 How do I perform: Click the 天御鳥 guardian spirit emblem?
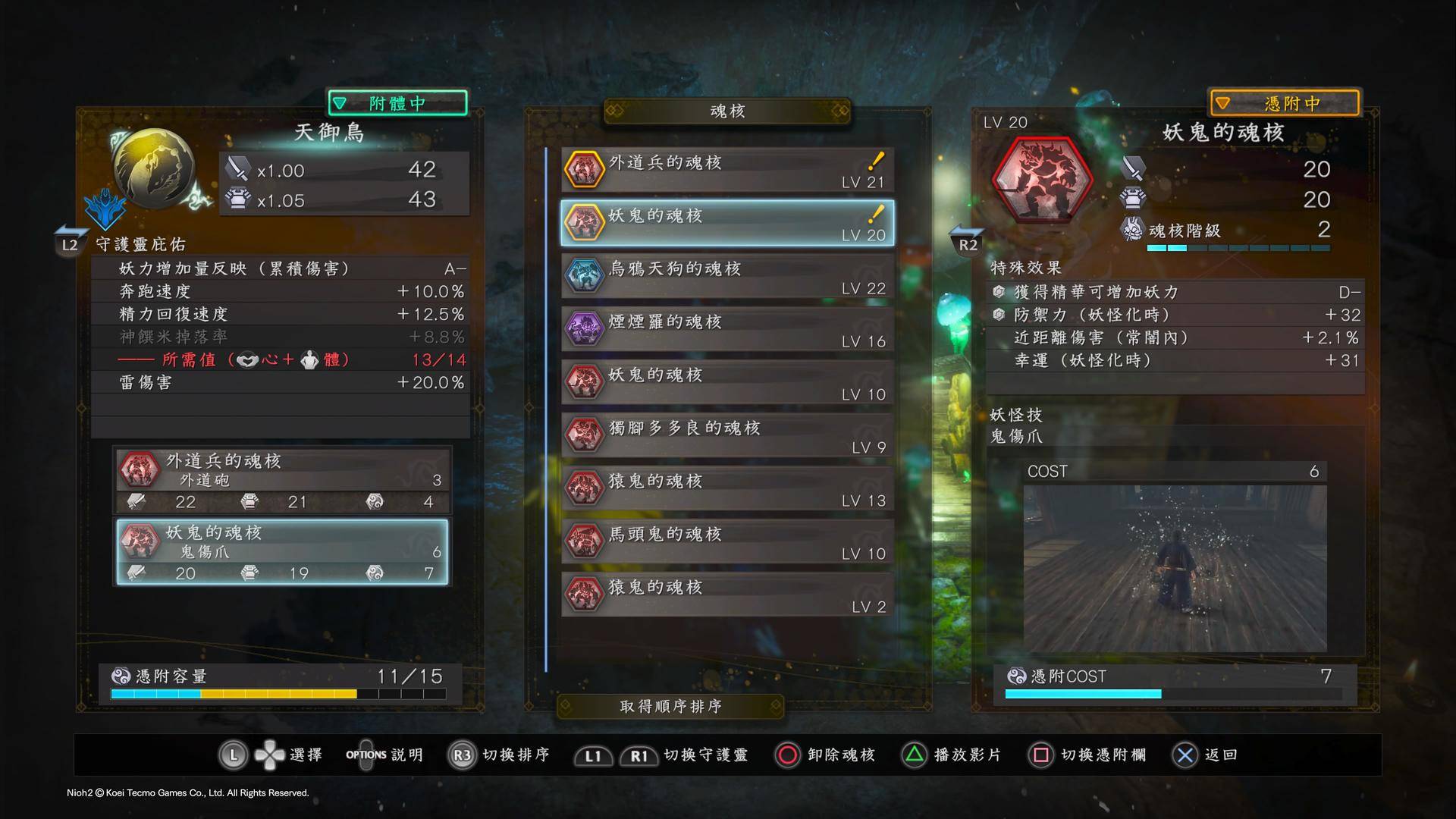[x=153, y=169]
